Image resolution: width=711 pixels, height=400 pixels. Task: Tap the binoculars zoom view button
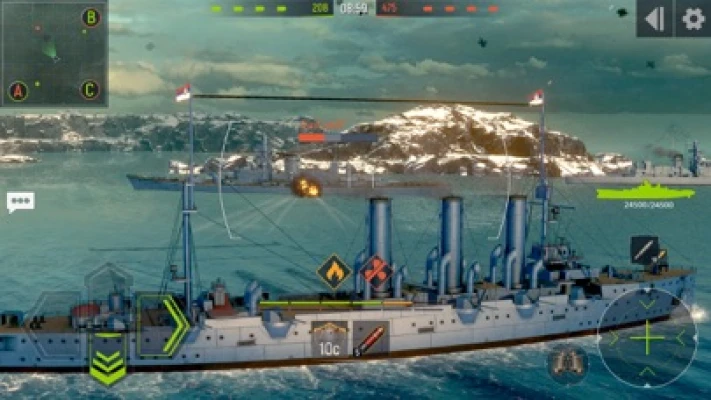tap(567, 364)
